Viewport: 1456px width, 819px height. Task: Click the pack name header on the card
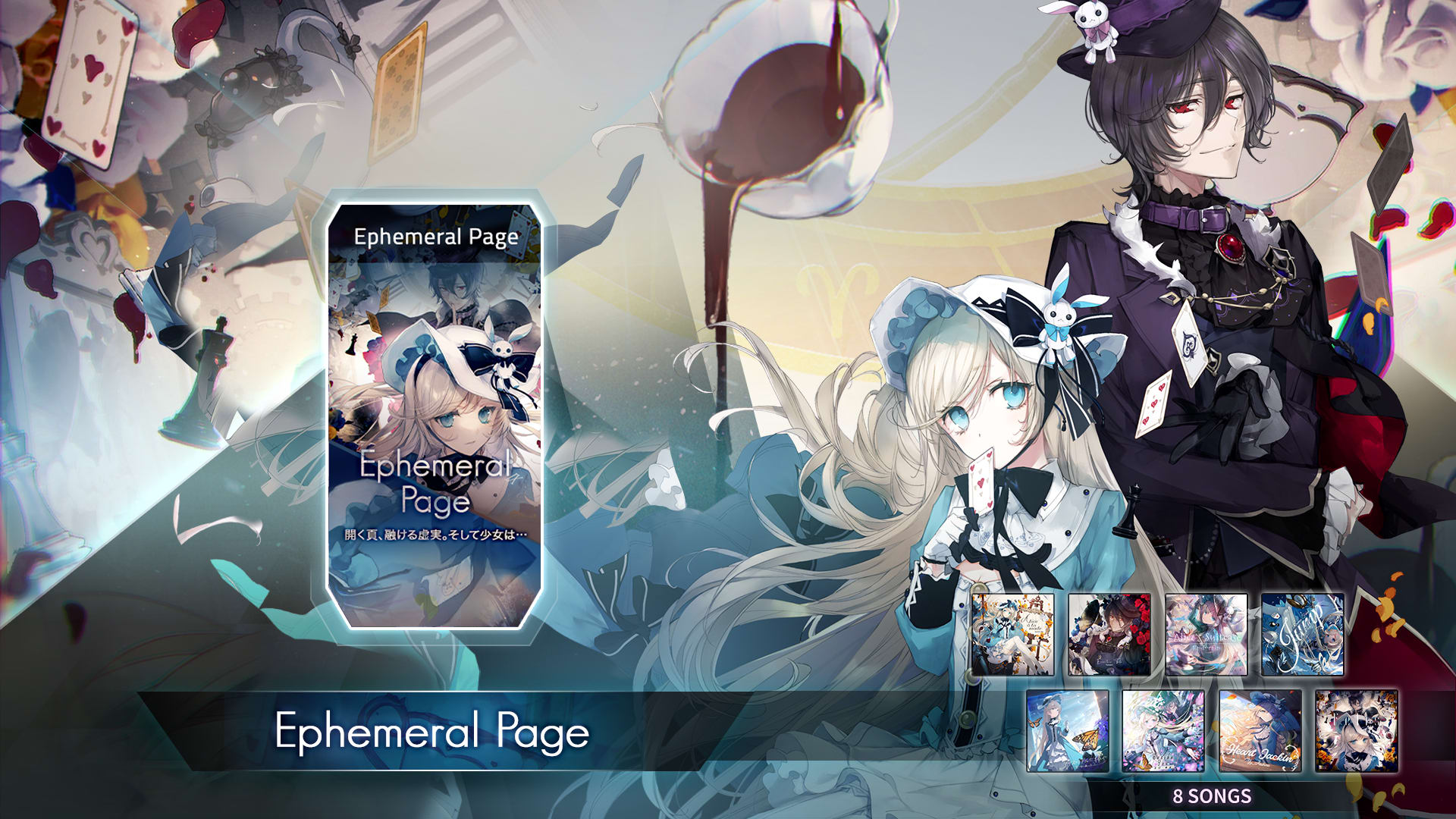click(x=438, y=237)
